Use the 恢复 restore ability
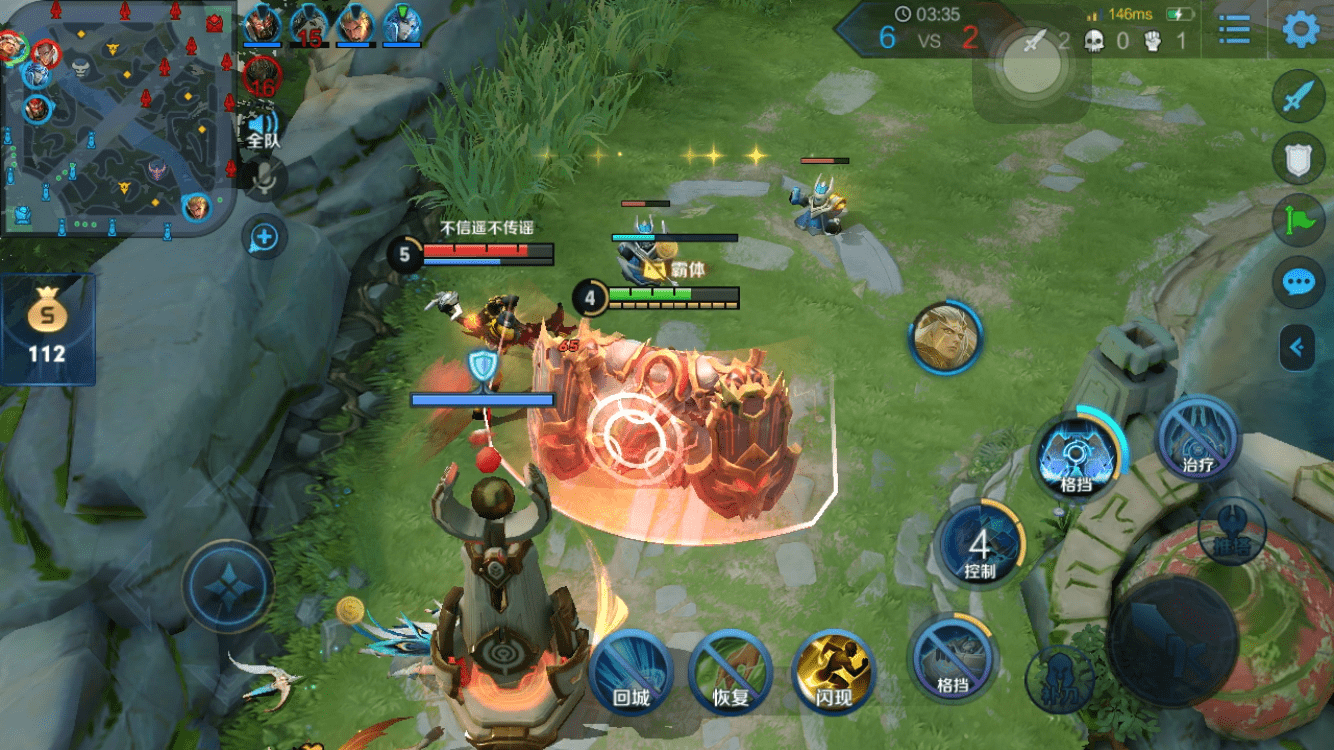1334x750 pixels. (x=731, y=672)
